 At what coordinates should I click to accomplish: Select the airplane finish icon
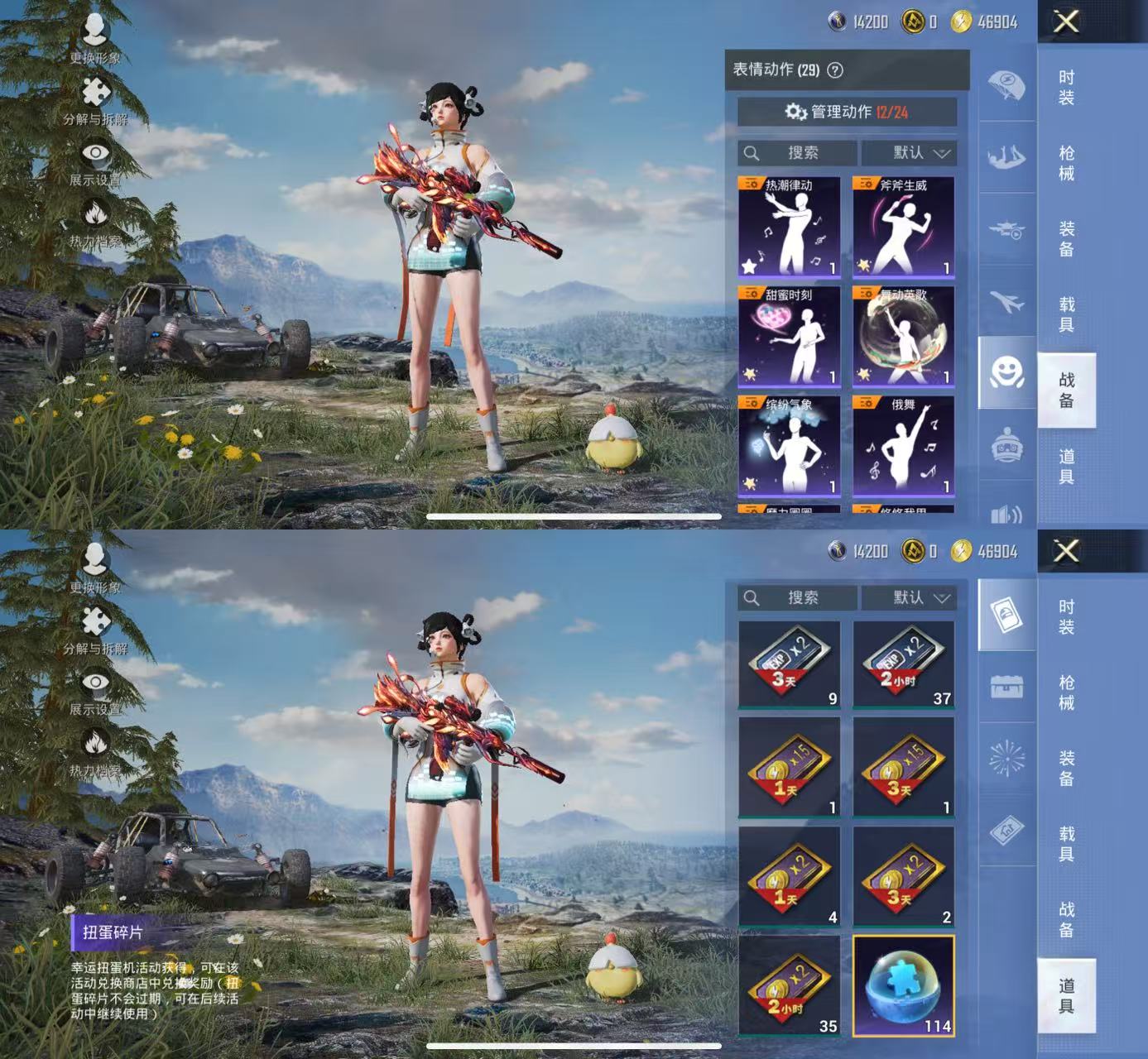click(x=1006, y=302)
